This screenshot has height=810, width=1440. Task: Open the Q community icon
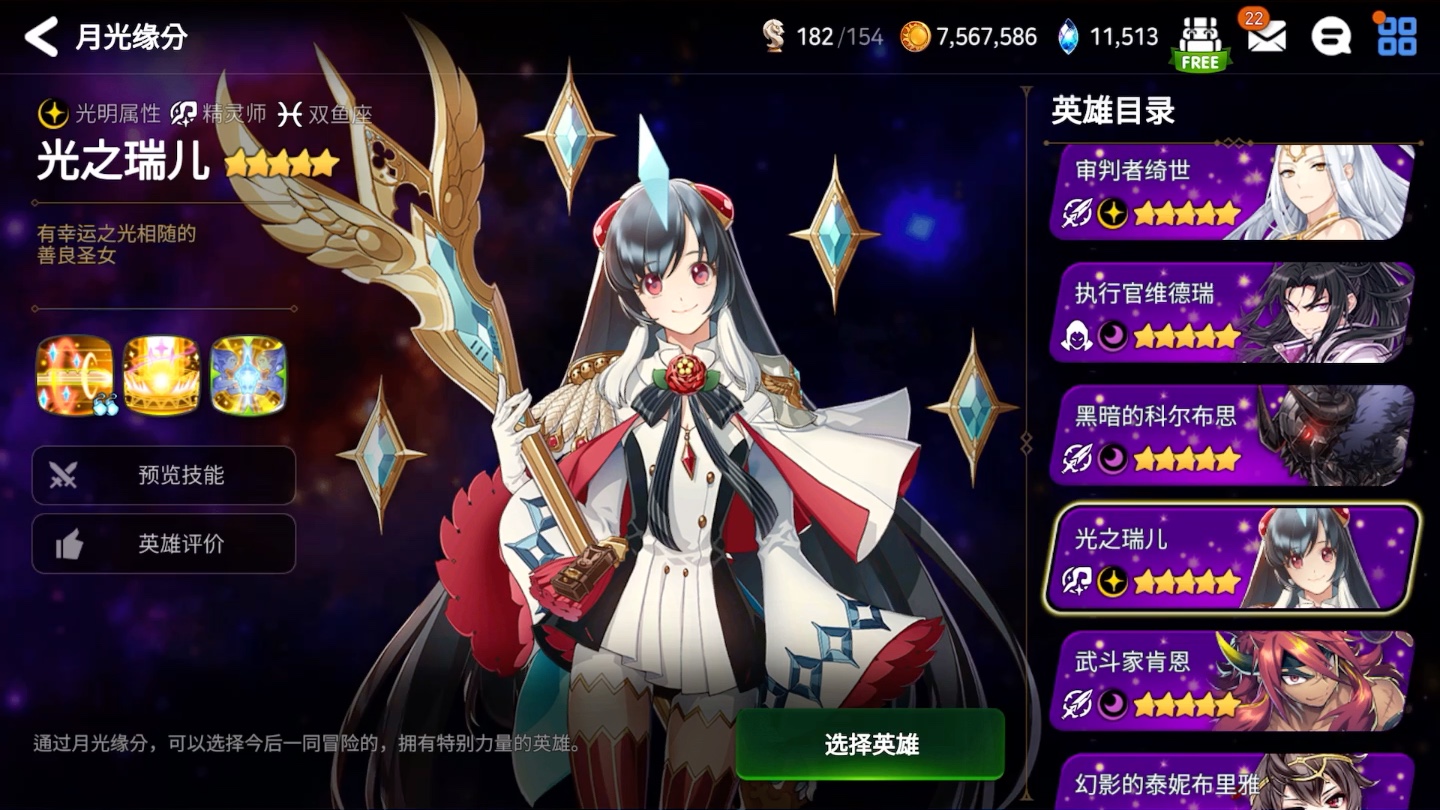tap(1331, 36)
